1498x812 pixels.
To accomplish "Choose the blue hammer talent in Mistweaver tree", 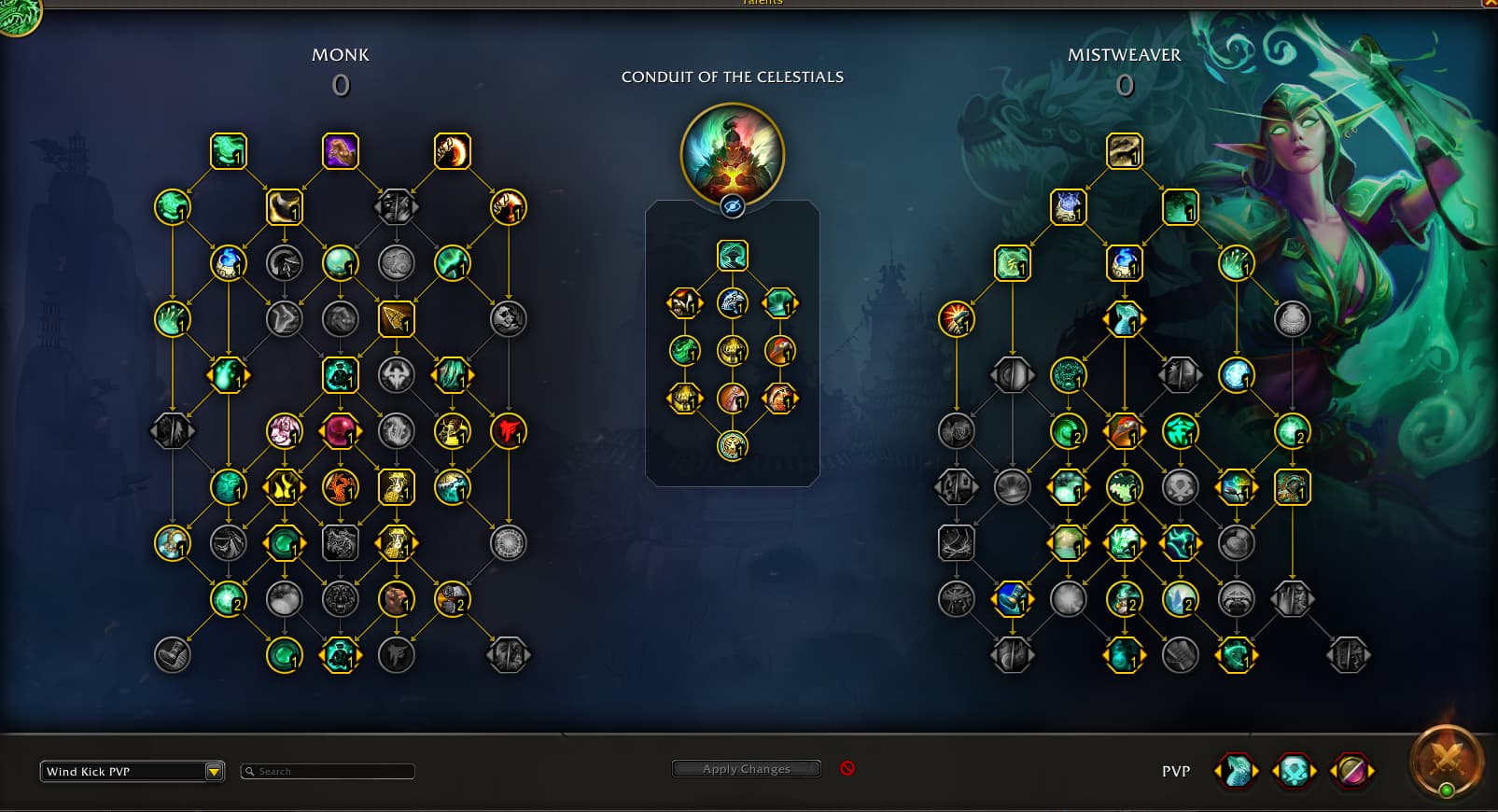I will pyautogui.click(x=1013, y=599).
